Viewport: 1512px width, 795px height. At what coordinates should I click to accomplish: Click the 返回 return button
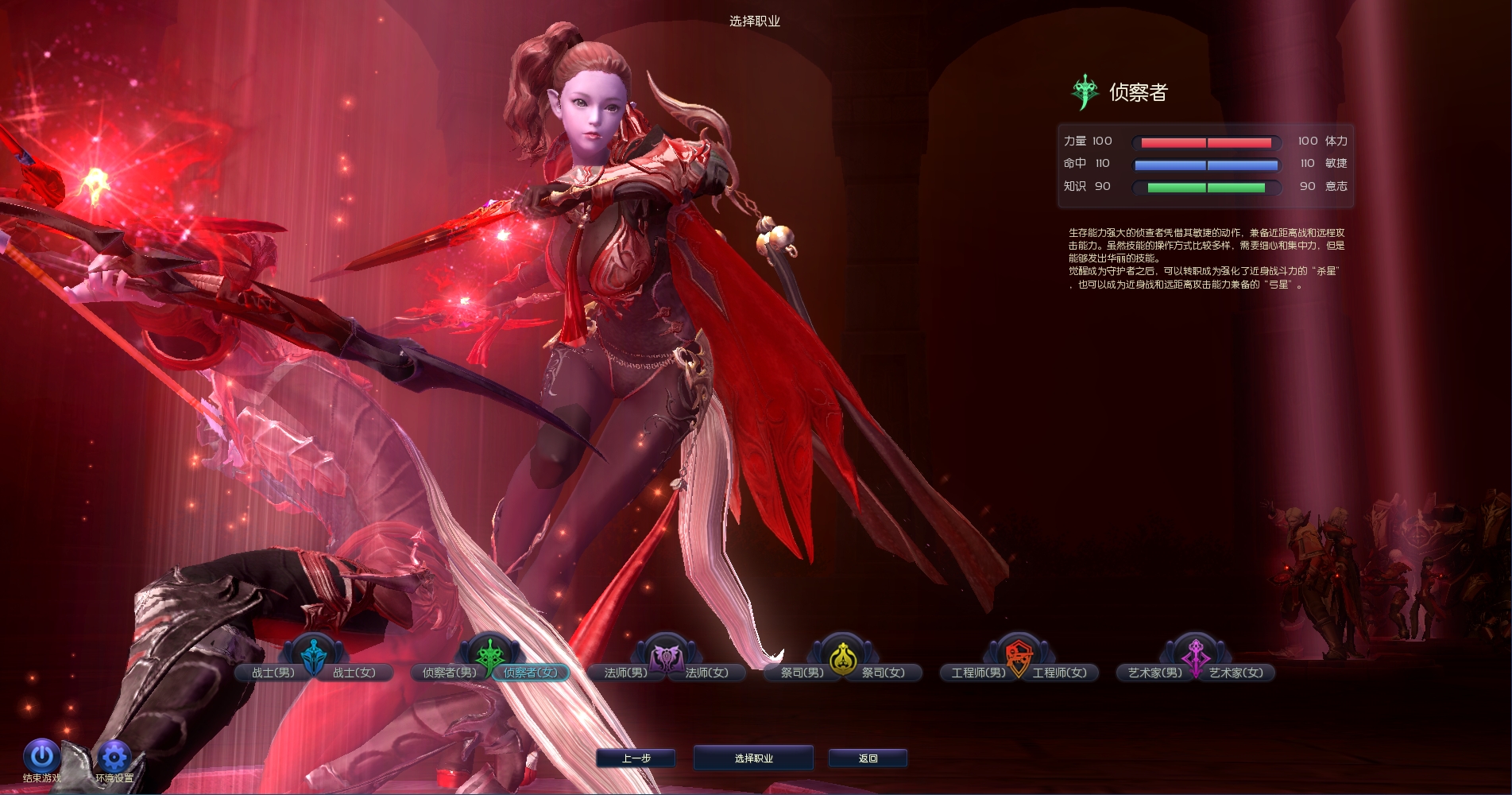click(868, 758)
